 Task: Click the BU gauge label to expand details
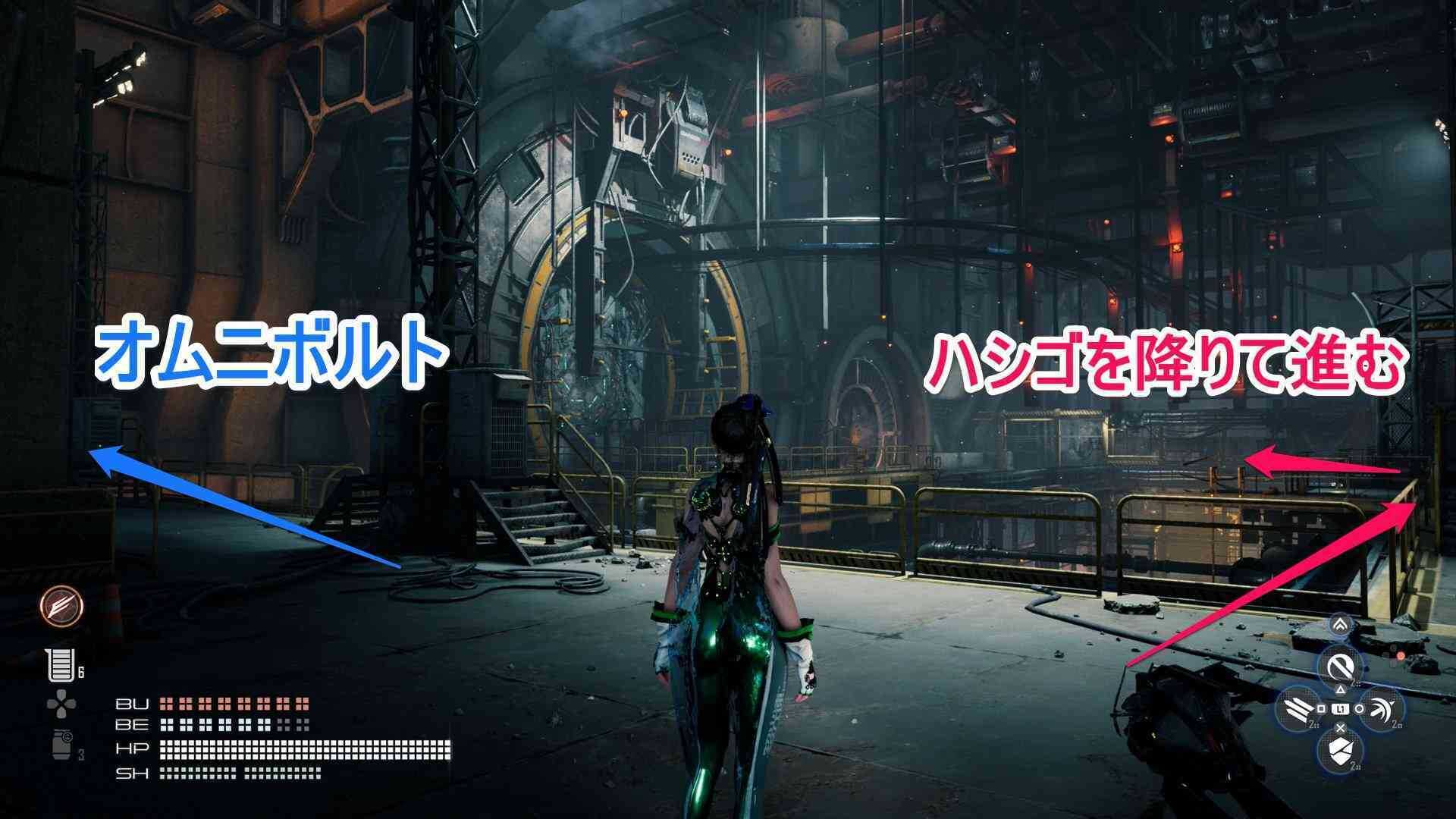tap(133, 704)
